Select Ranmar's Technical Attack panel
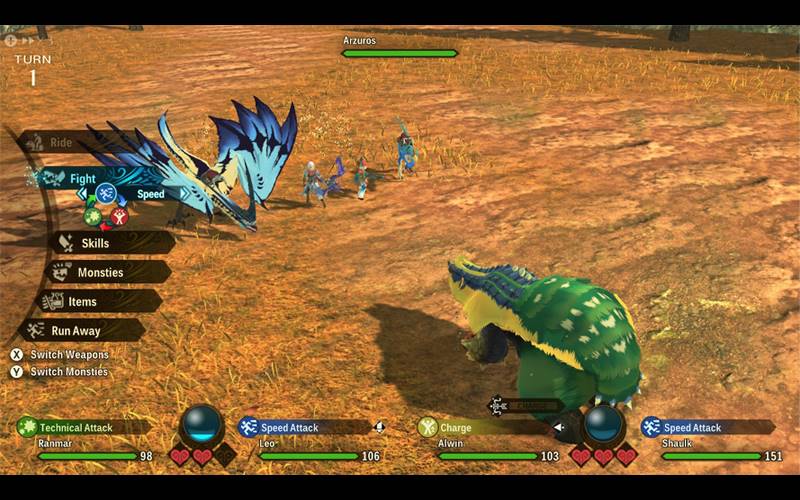This screenshot has width=800, height=500. coord(85,427)
